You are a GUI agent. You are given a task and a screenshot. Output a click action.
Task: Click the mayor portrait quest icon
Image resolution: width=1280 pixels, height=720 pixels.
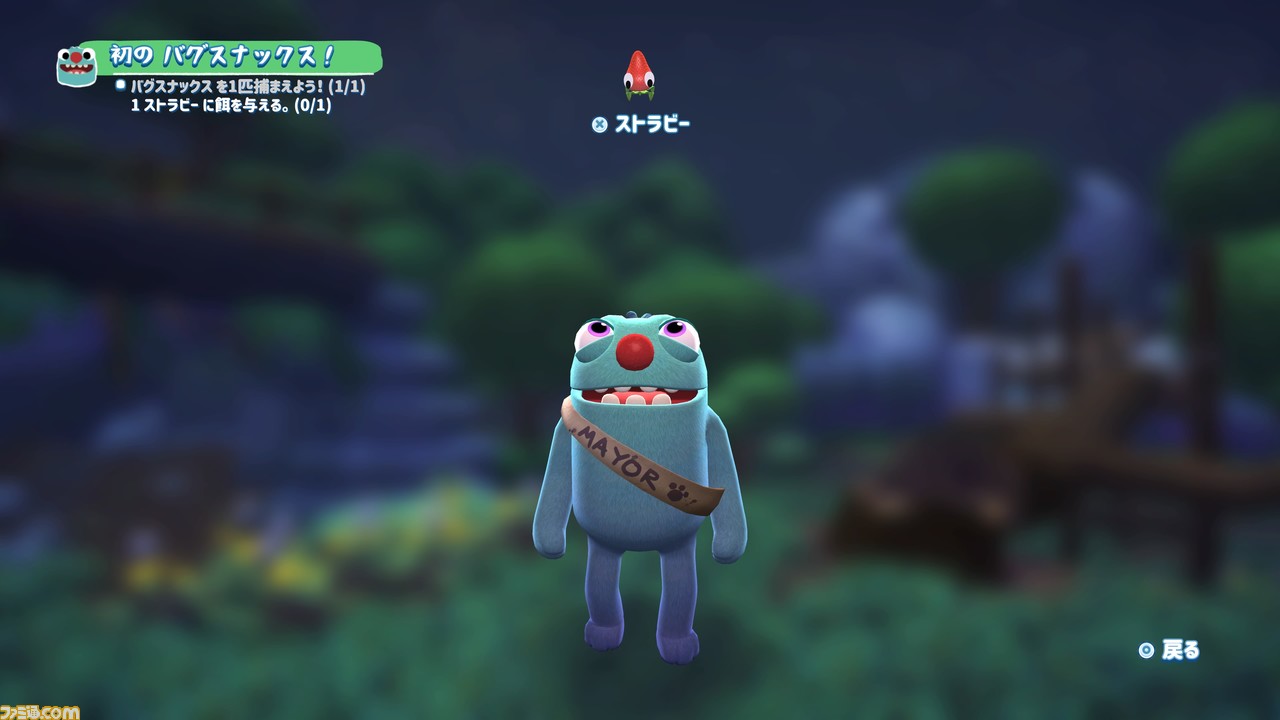tap(77, 66)
